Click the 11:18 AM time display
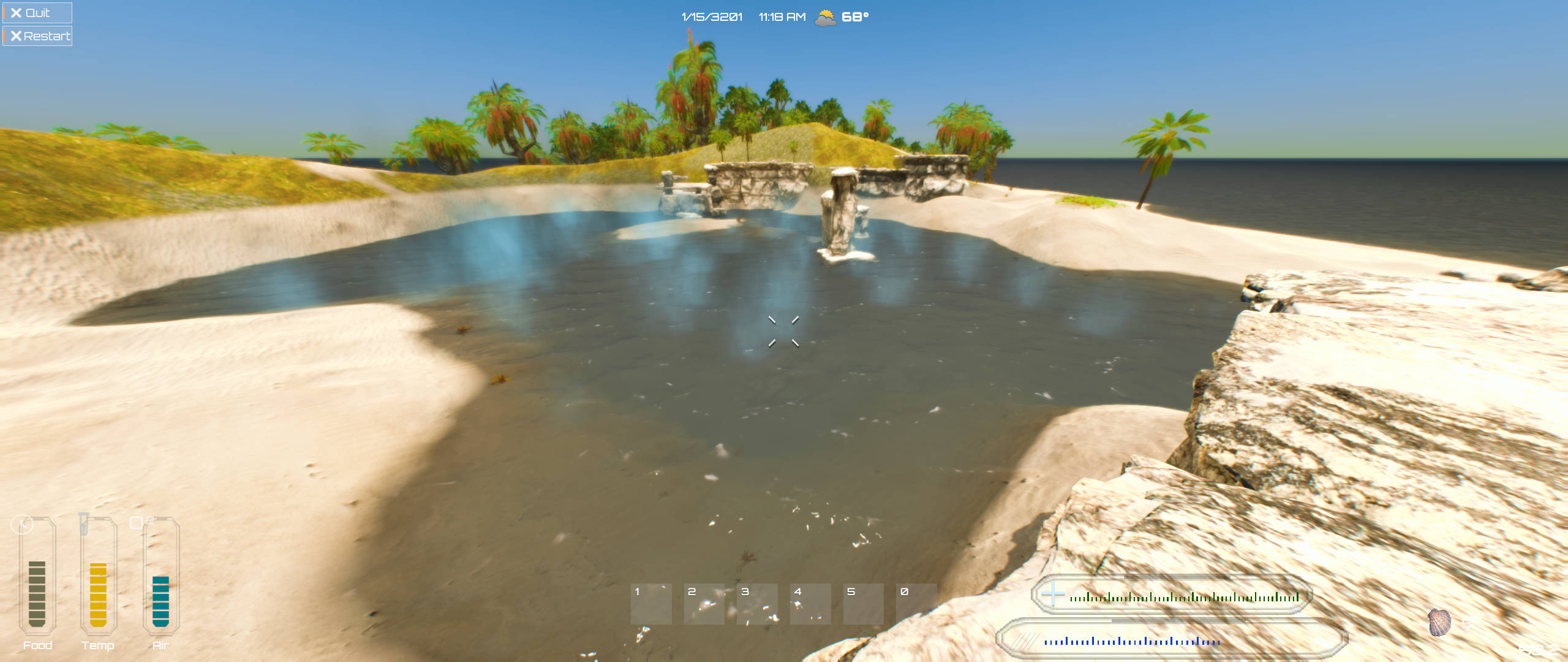This screenshot has width=1568, height=662. (780, 18)
